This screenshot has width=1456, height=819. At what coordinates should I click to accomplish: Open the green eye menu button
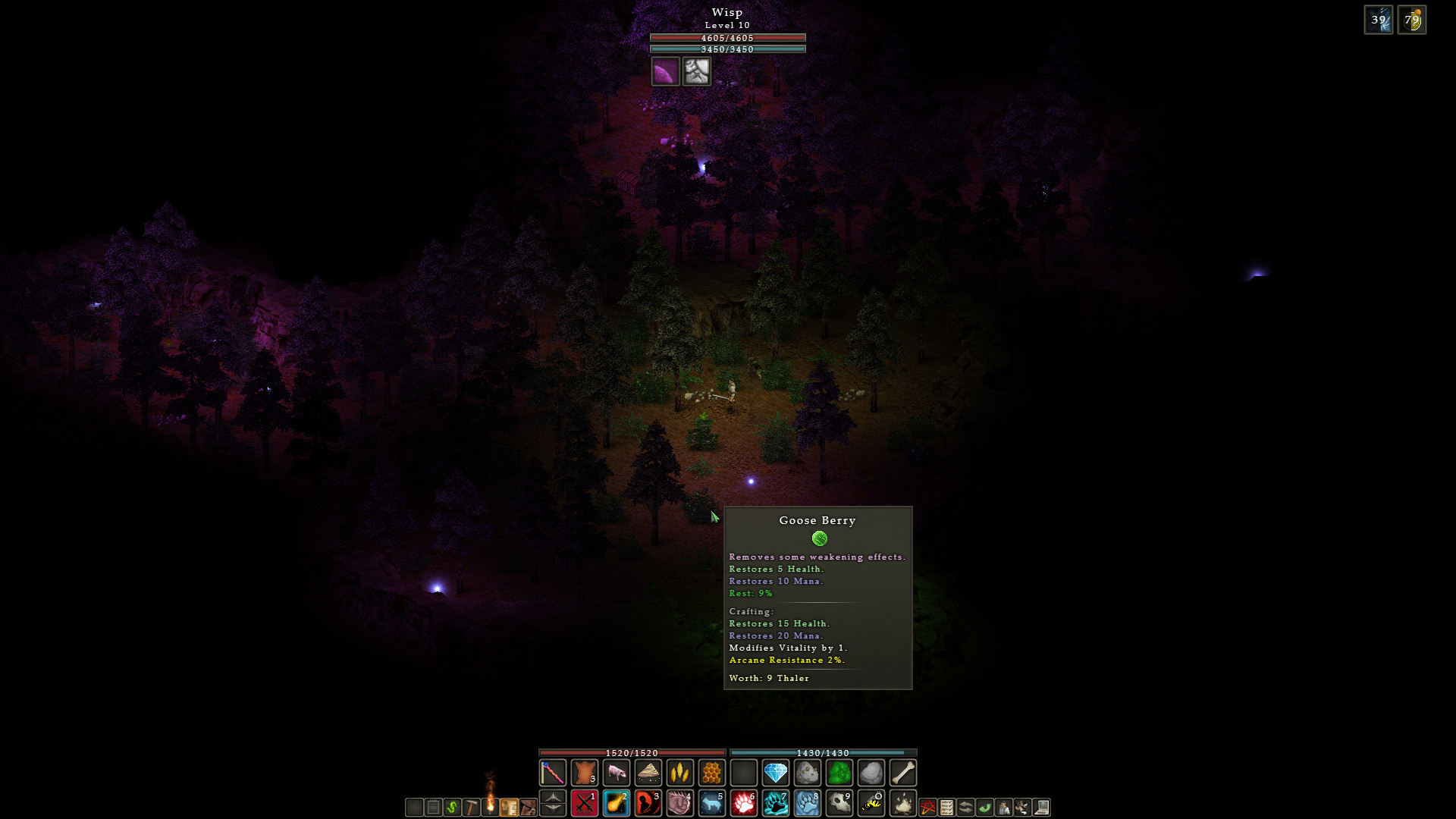[985, 808]
